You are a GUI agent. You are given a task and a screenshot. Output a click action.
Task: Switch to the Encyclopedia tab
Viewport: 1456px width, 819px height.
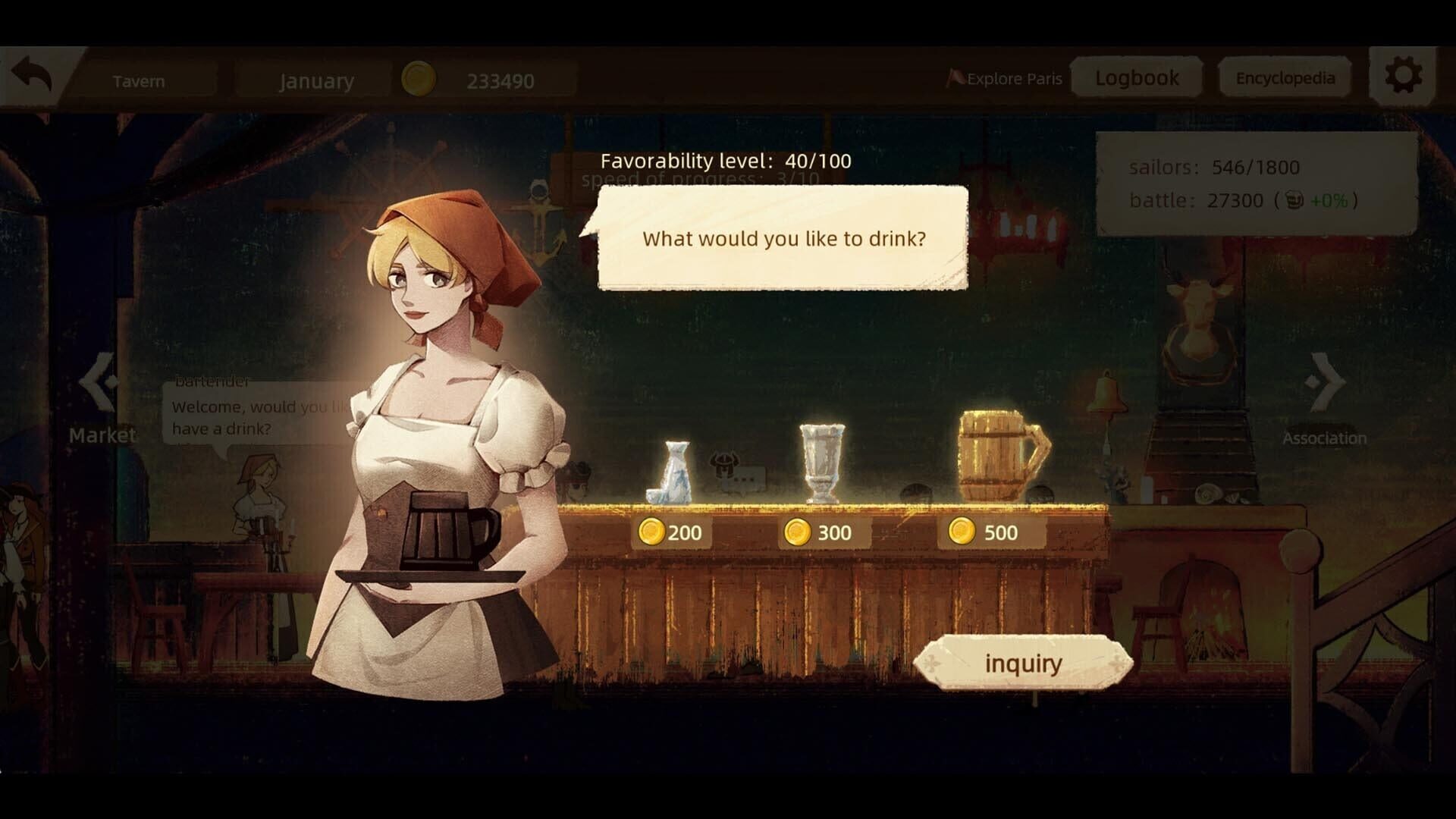coord(1285,77)
